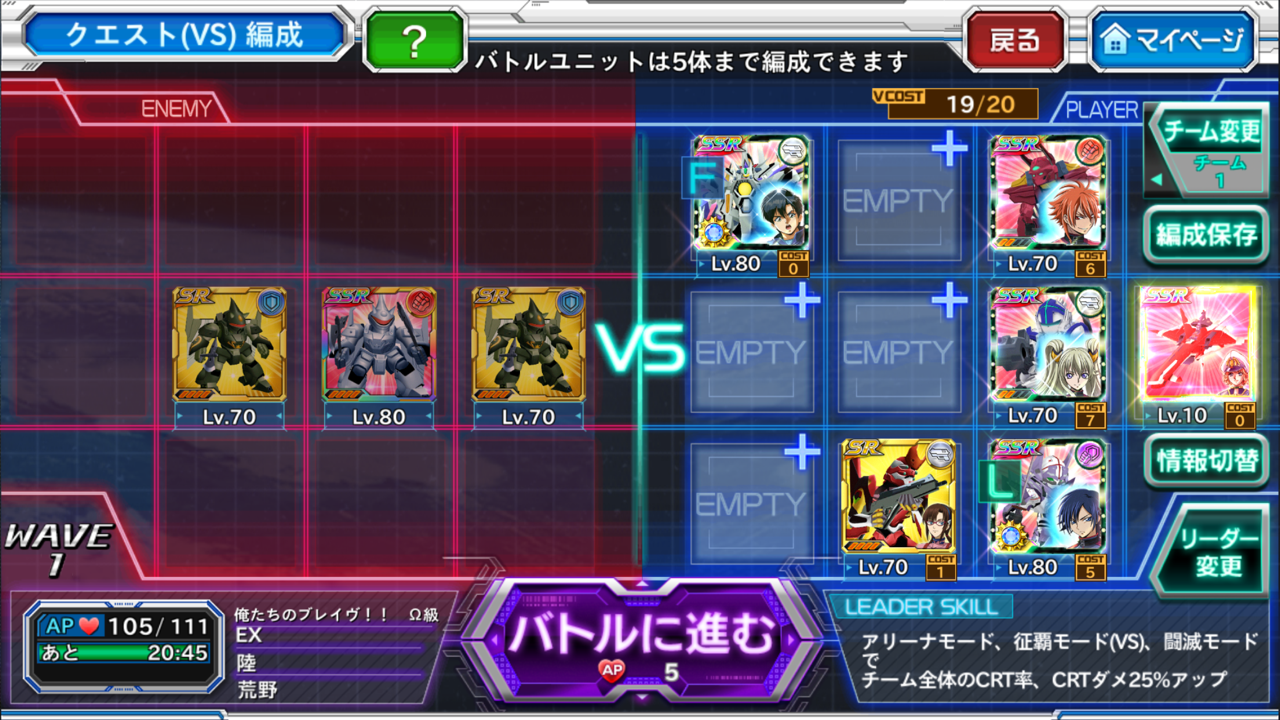Tap the green question mark help icon

click(x=414, y=41)
